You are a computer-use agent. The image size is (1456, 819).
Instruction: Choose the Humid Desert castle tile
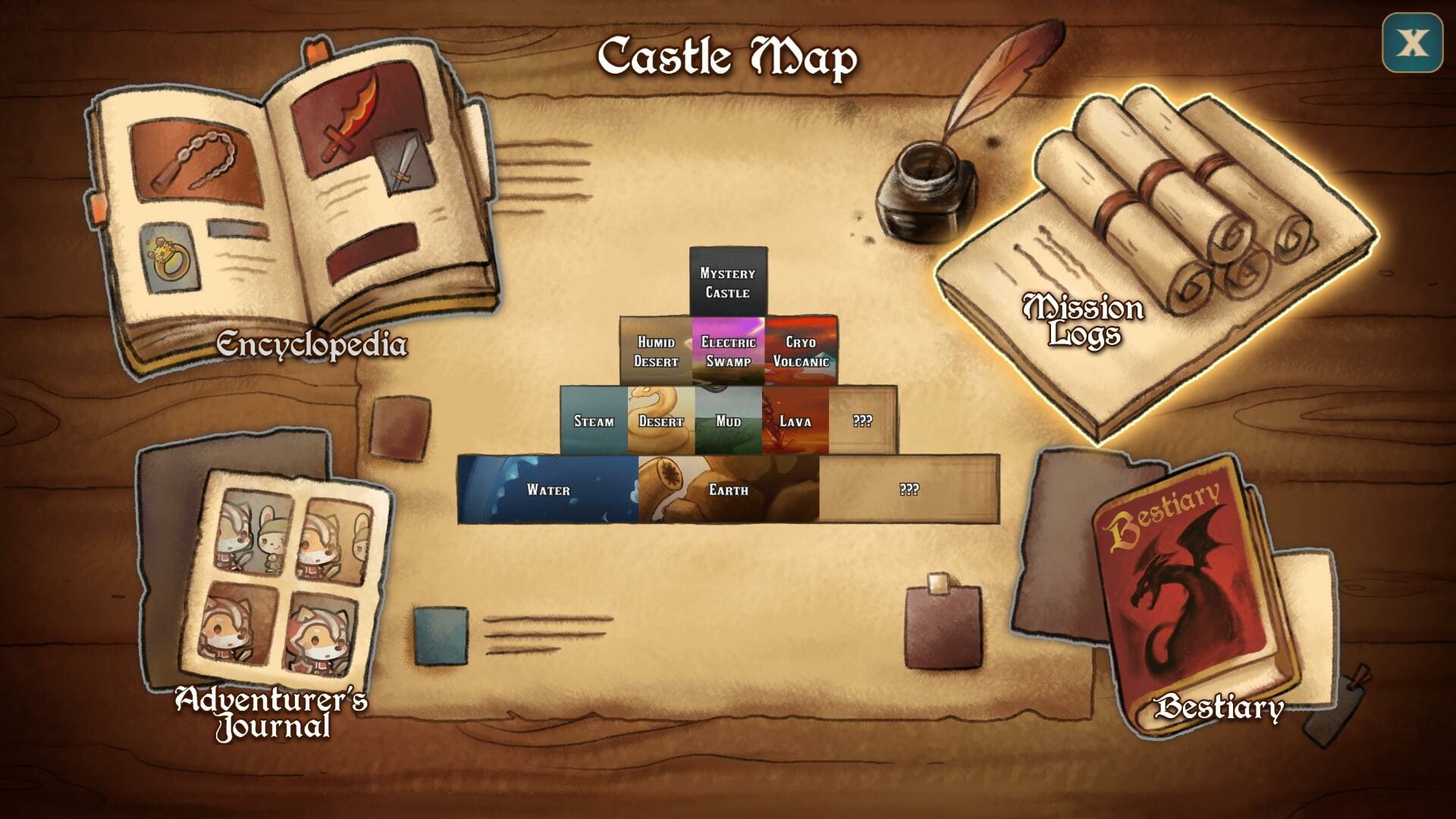656,351
